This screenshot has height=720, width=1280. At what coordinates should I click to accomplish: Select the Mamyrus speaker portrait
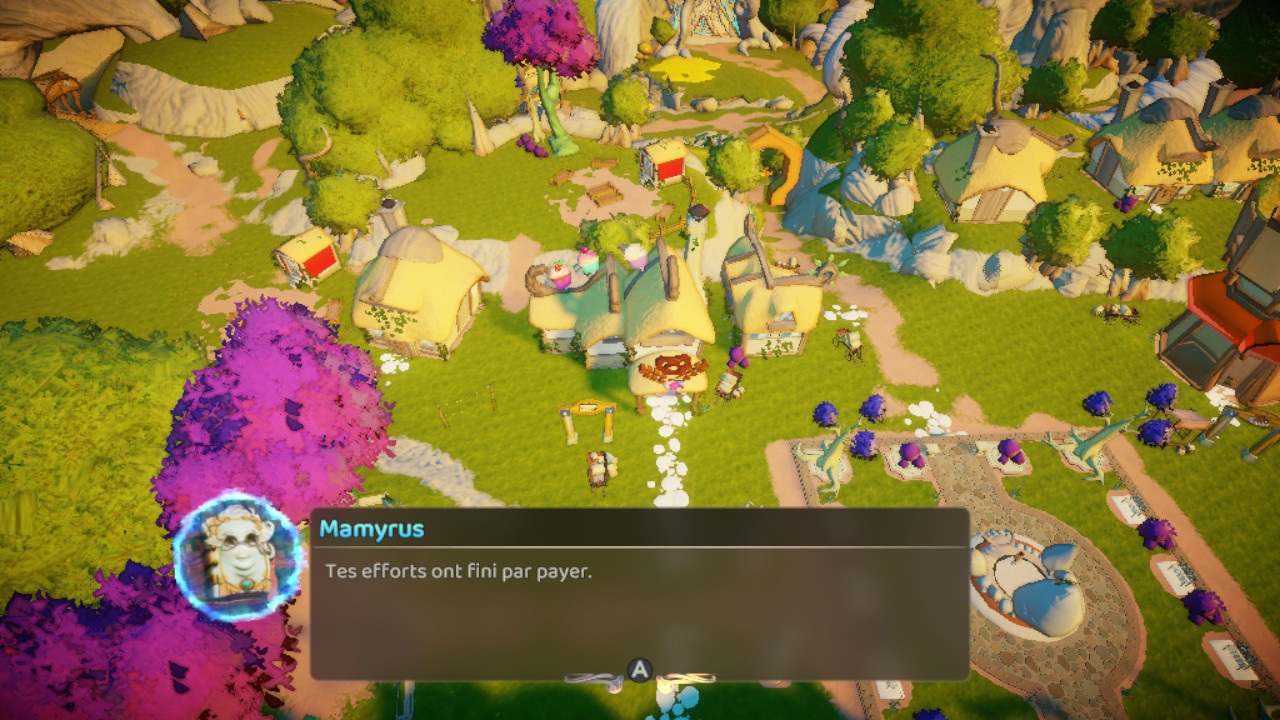click(238, 556)
